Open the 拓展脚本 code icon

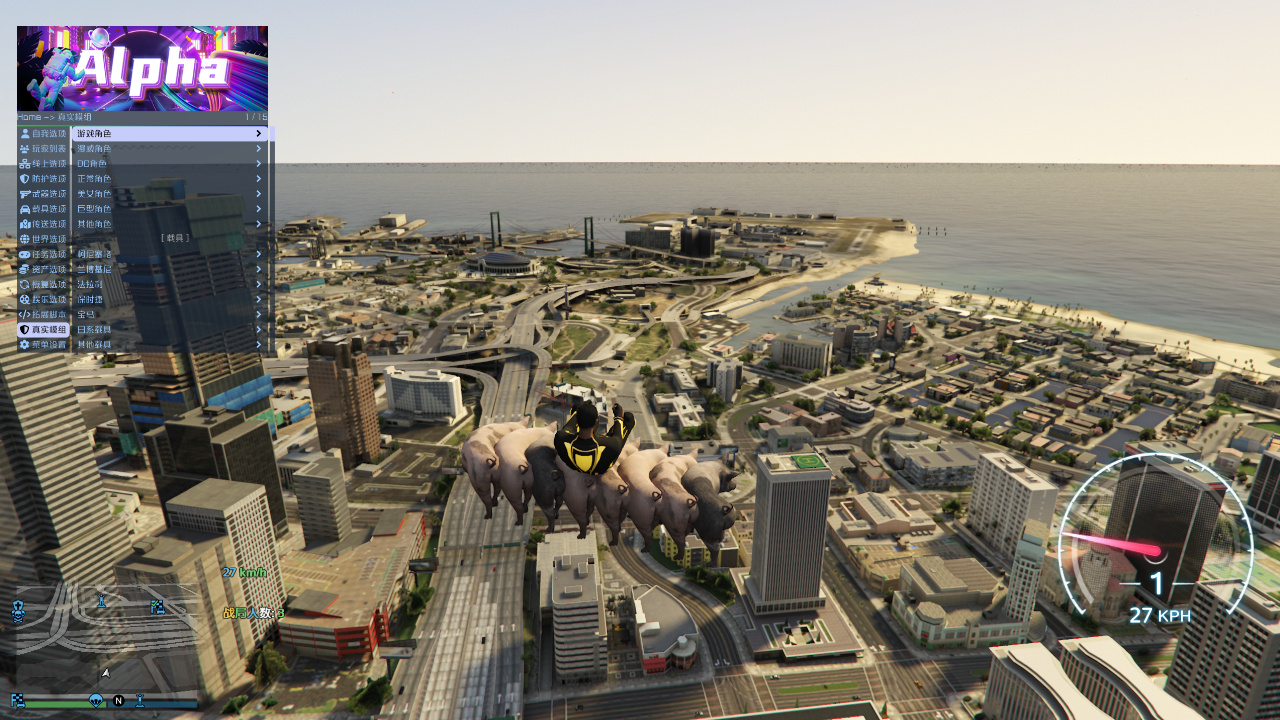24,313
